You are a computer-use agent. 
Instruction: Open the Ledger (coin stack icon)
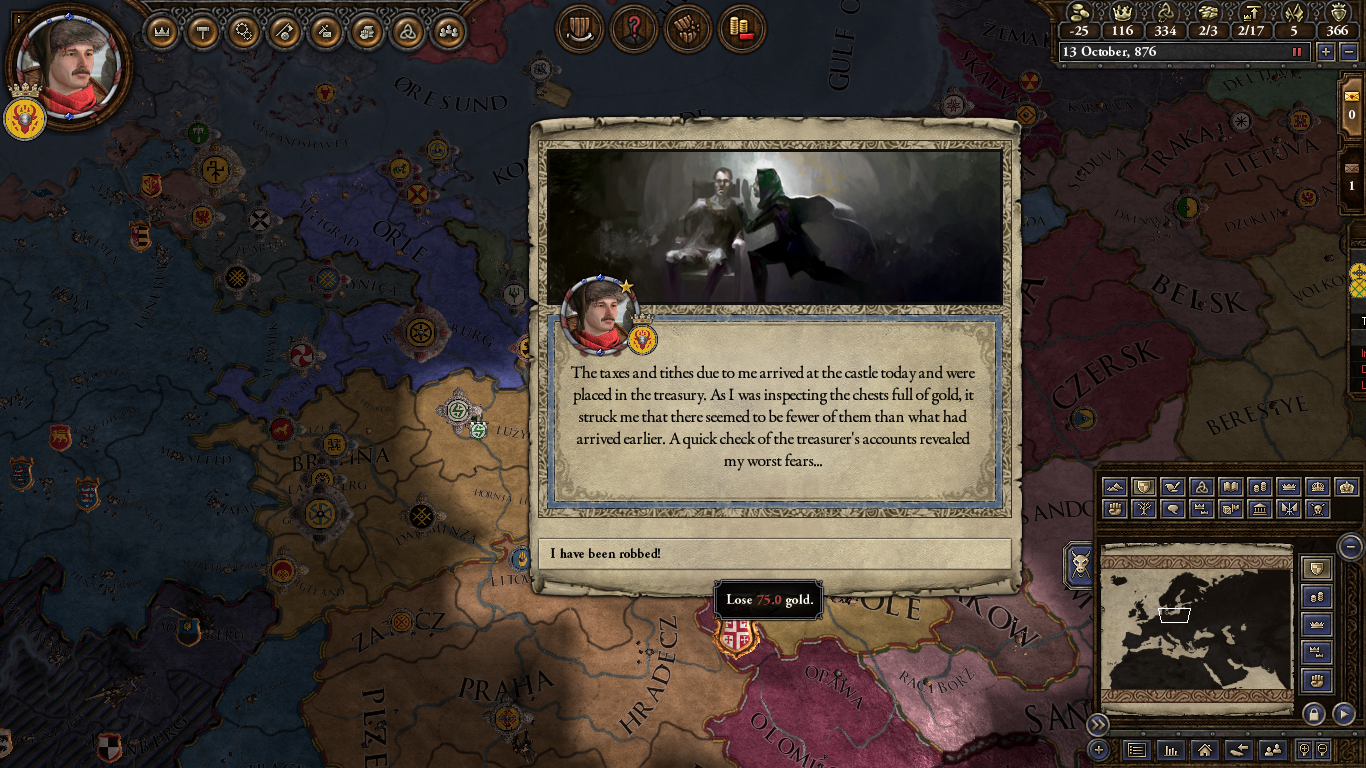click(x=741, y=30)
